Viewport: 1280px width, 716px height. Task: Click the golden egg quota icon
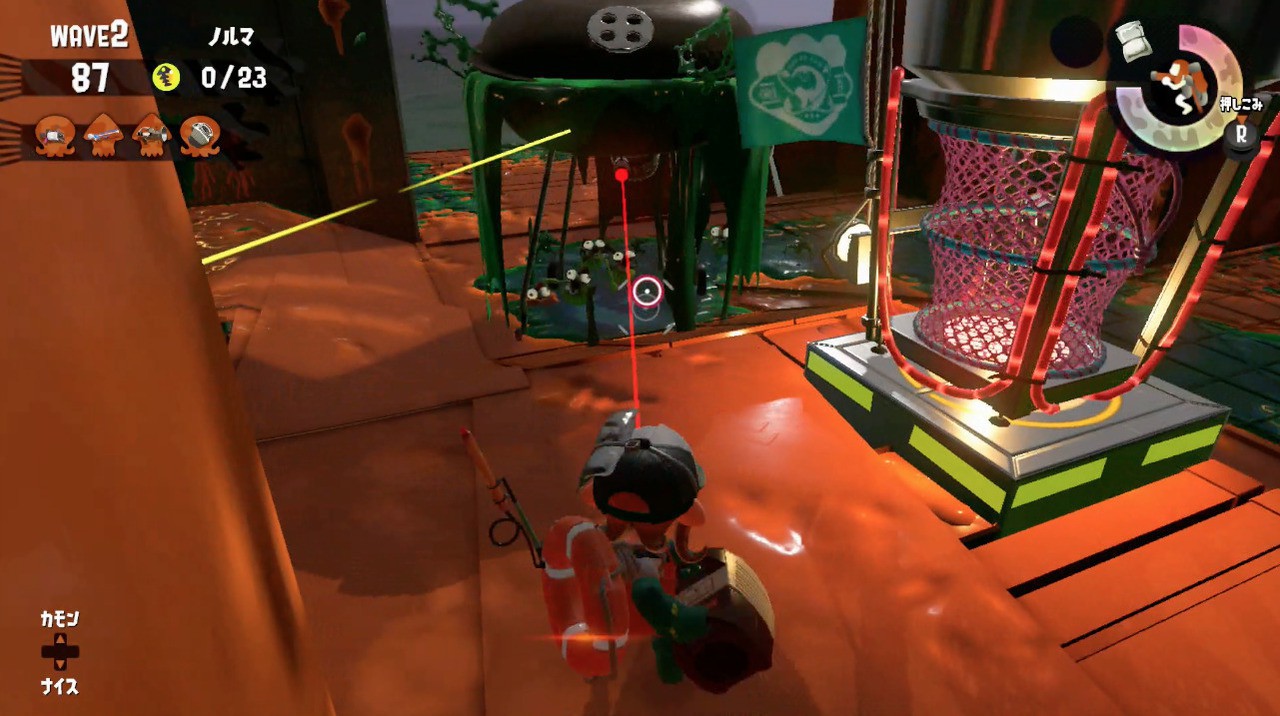166,77
